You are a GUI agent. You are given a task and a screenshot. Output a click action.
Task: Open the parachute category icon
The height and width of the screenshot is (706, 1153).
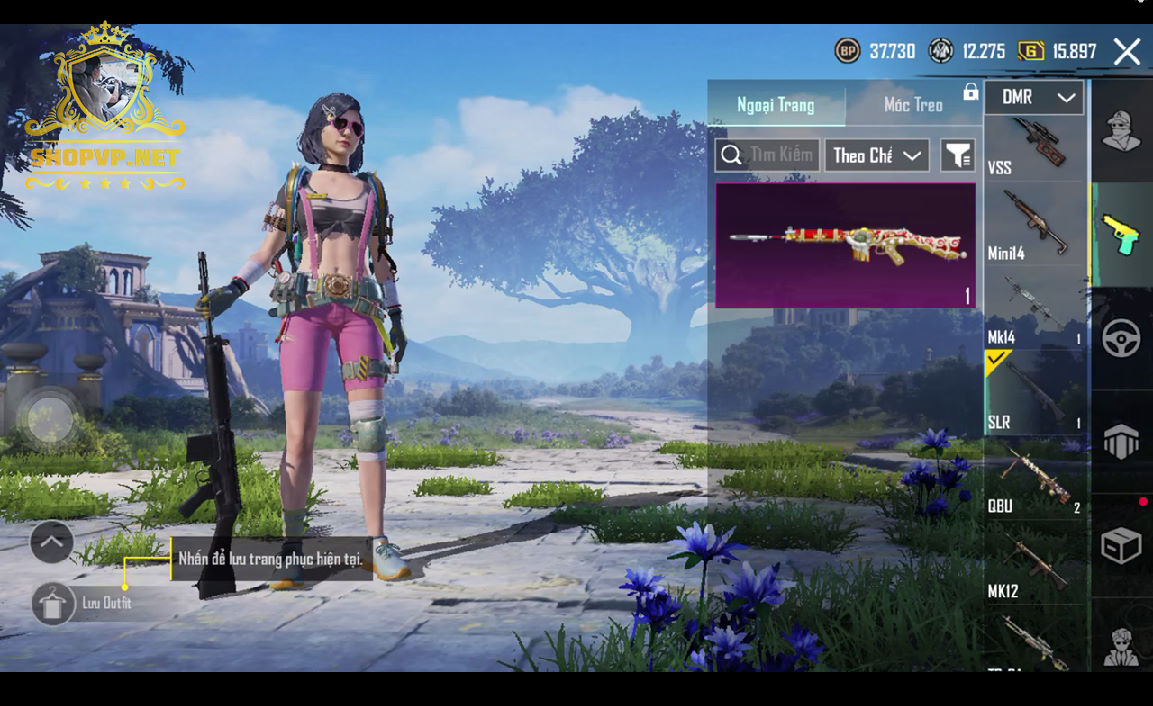click(x=1121, y=441)
